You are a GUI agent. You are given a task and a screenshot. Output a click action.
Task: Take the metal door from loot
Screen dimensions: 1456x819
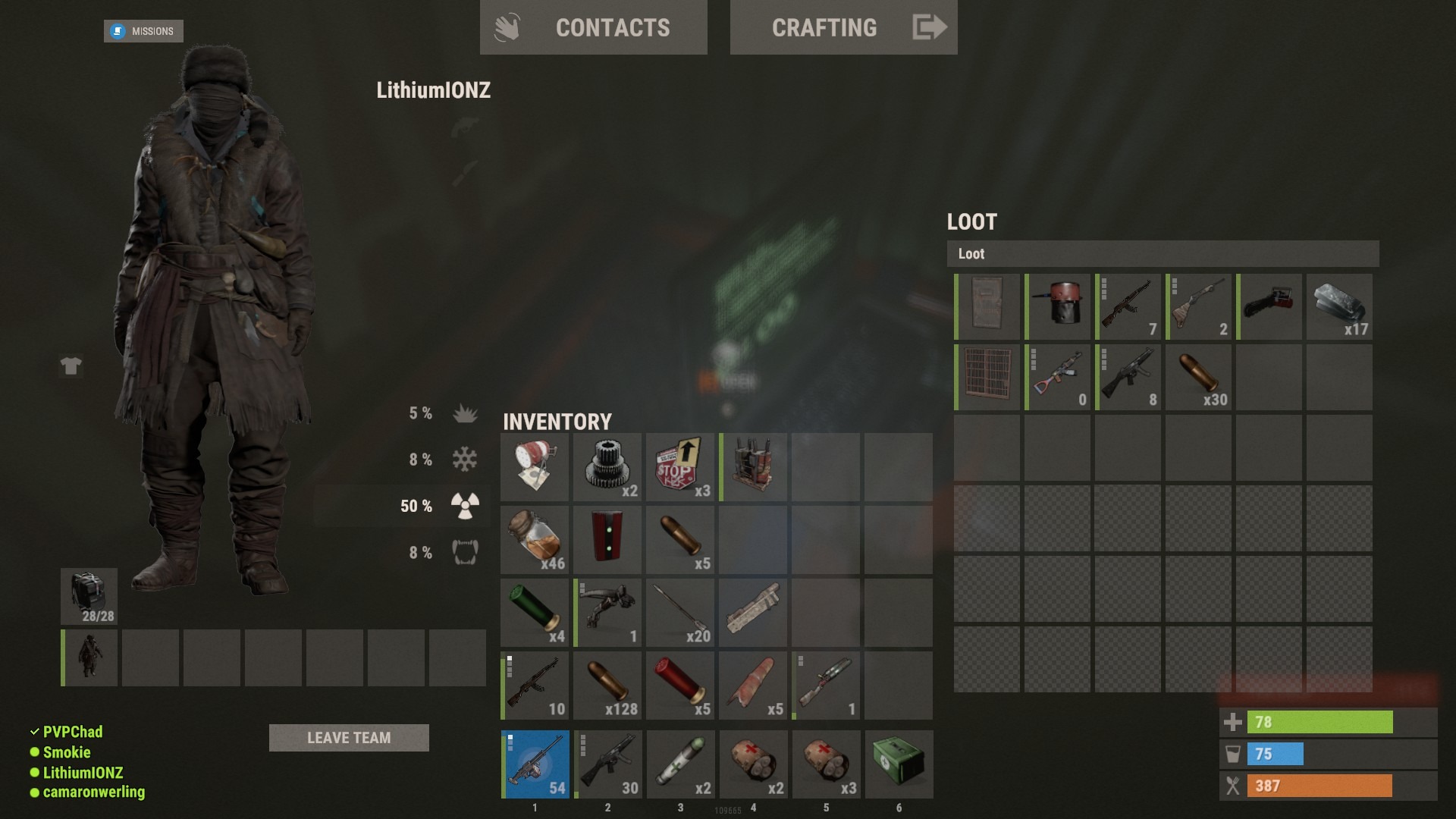click(x=987, y=306)
